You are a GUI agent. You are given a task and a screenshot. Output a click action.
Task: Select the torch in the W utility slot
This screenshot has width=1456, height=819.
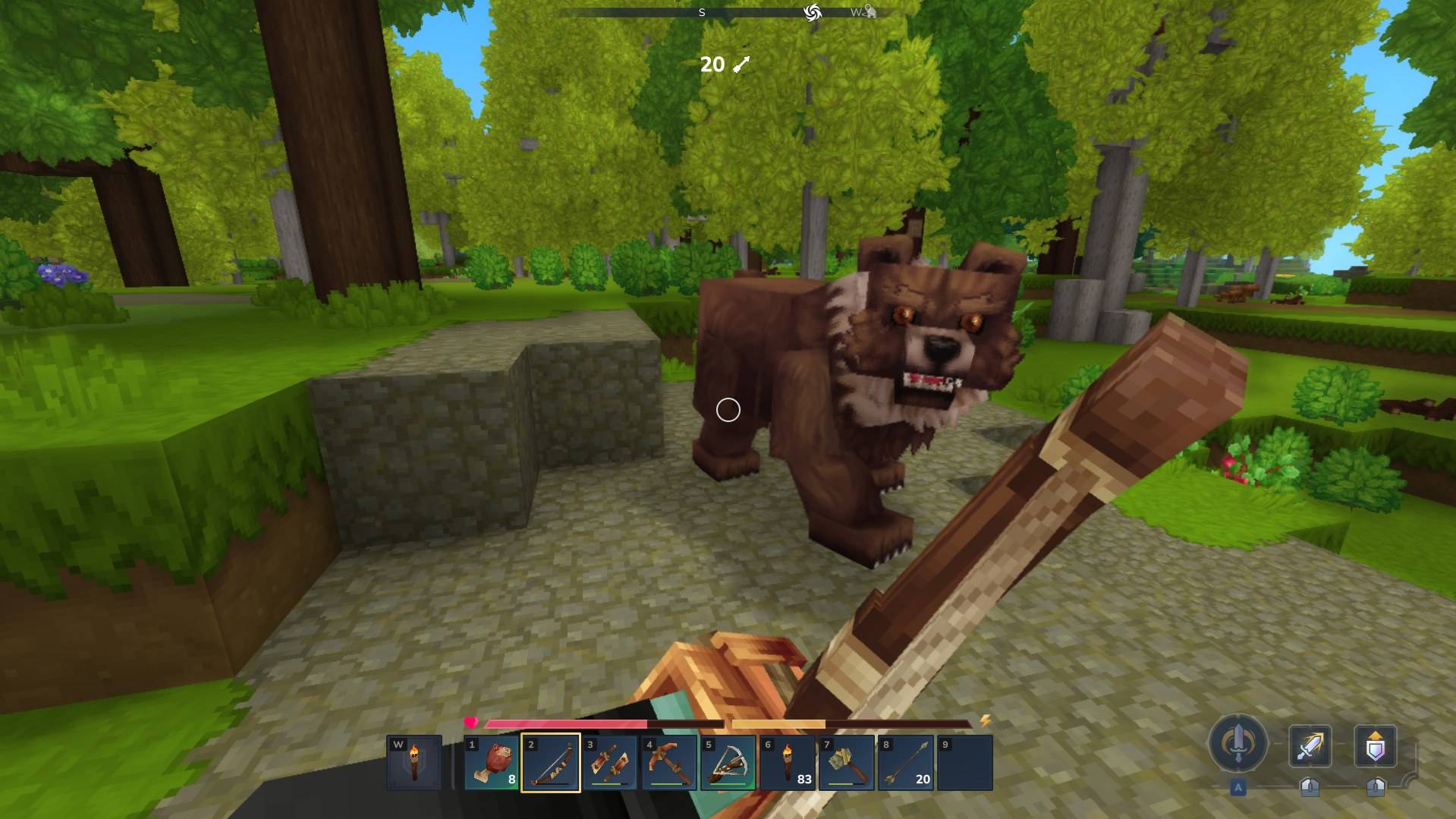tap(414, 763)
